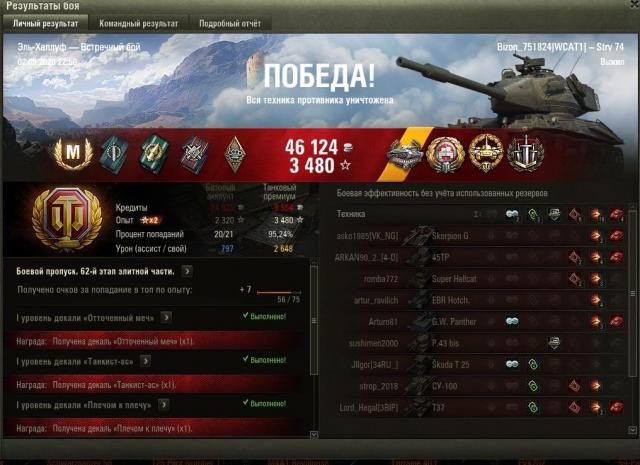Expand the Боевой пропуск stage details
This screenshot has width=640, height=465.
(187, 270)
